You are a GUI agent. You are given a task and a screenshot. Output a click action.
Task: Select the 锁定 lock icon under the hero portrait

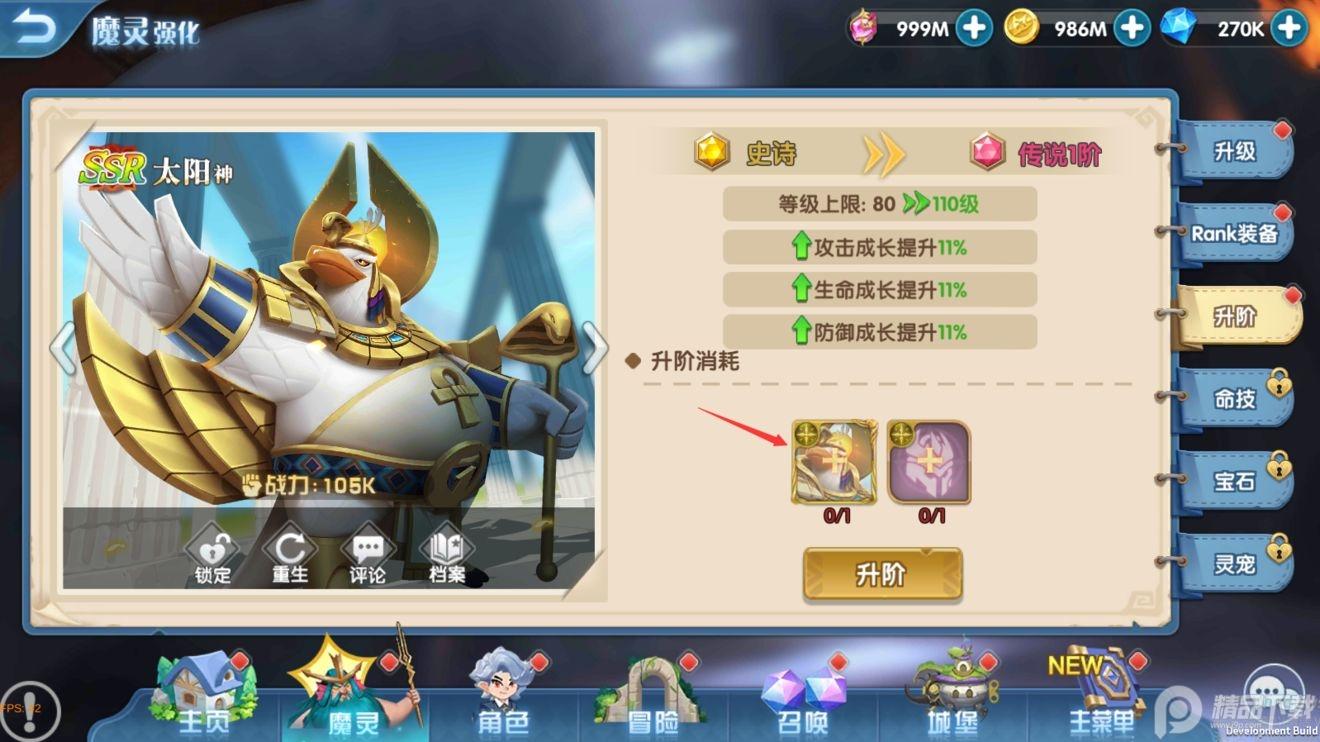coord(212,551)
